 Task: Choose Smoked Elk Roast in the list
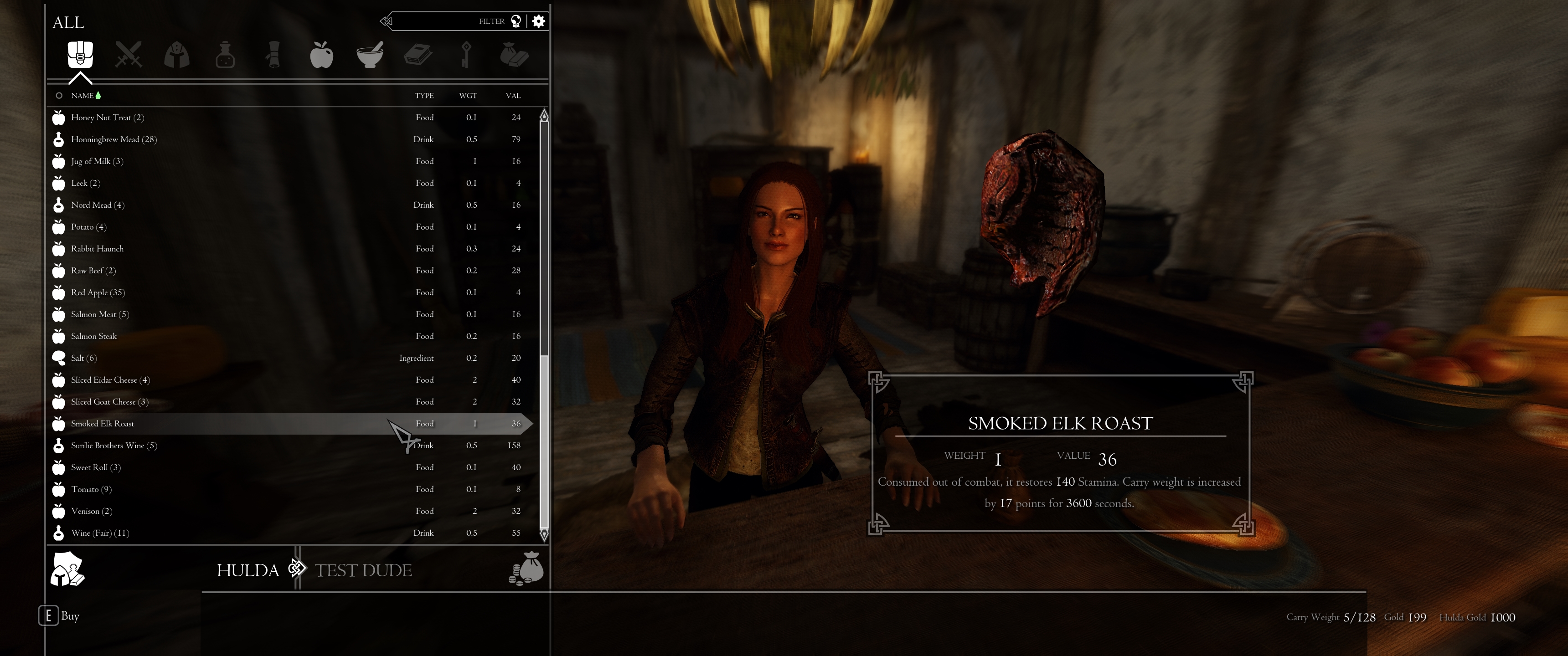pyautogui.click(x=102, y=424)
